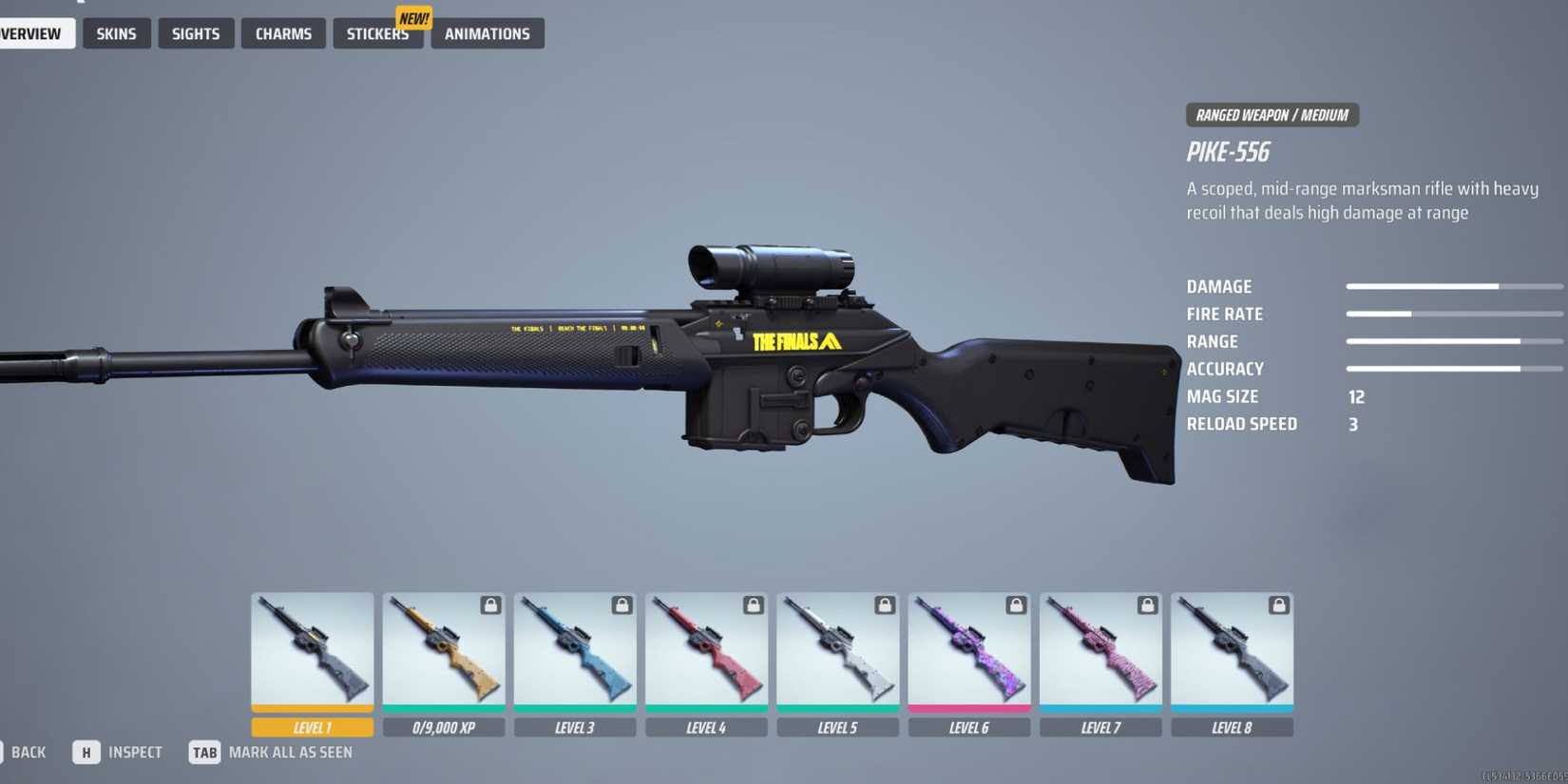Click the NEW! badge above Stickers
Viewport: 1568px width, 784px height.
pyautogui.click(x=414, y=17)
